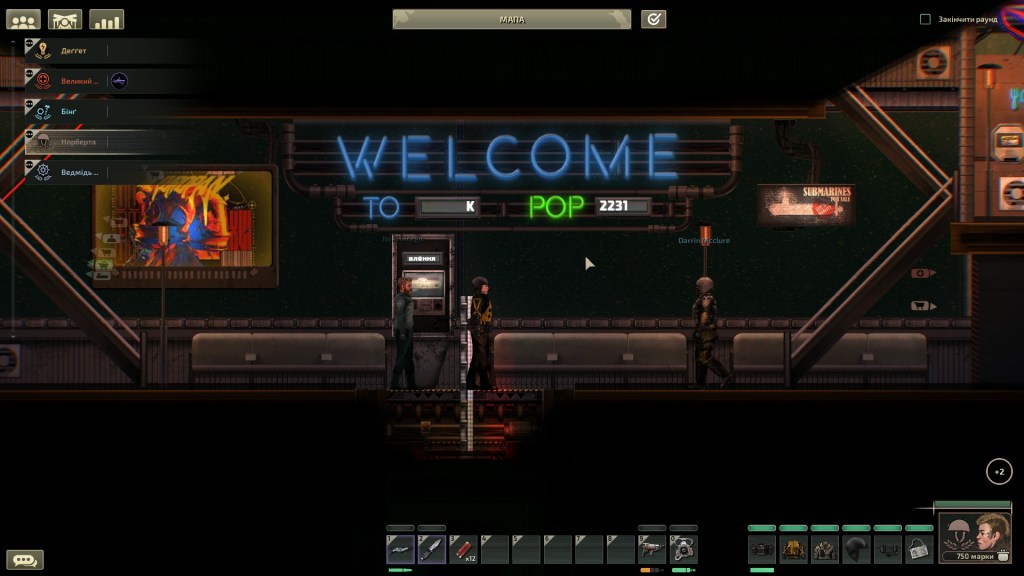
Task: Click the ID card equipment slot
Action: pyautogui.click(x=919, y=548)
